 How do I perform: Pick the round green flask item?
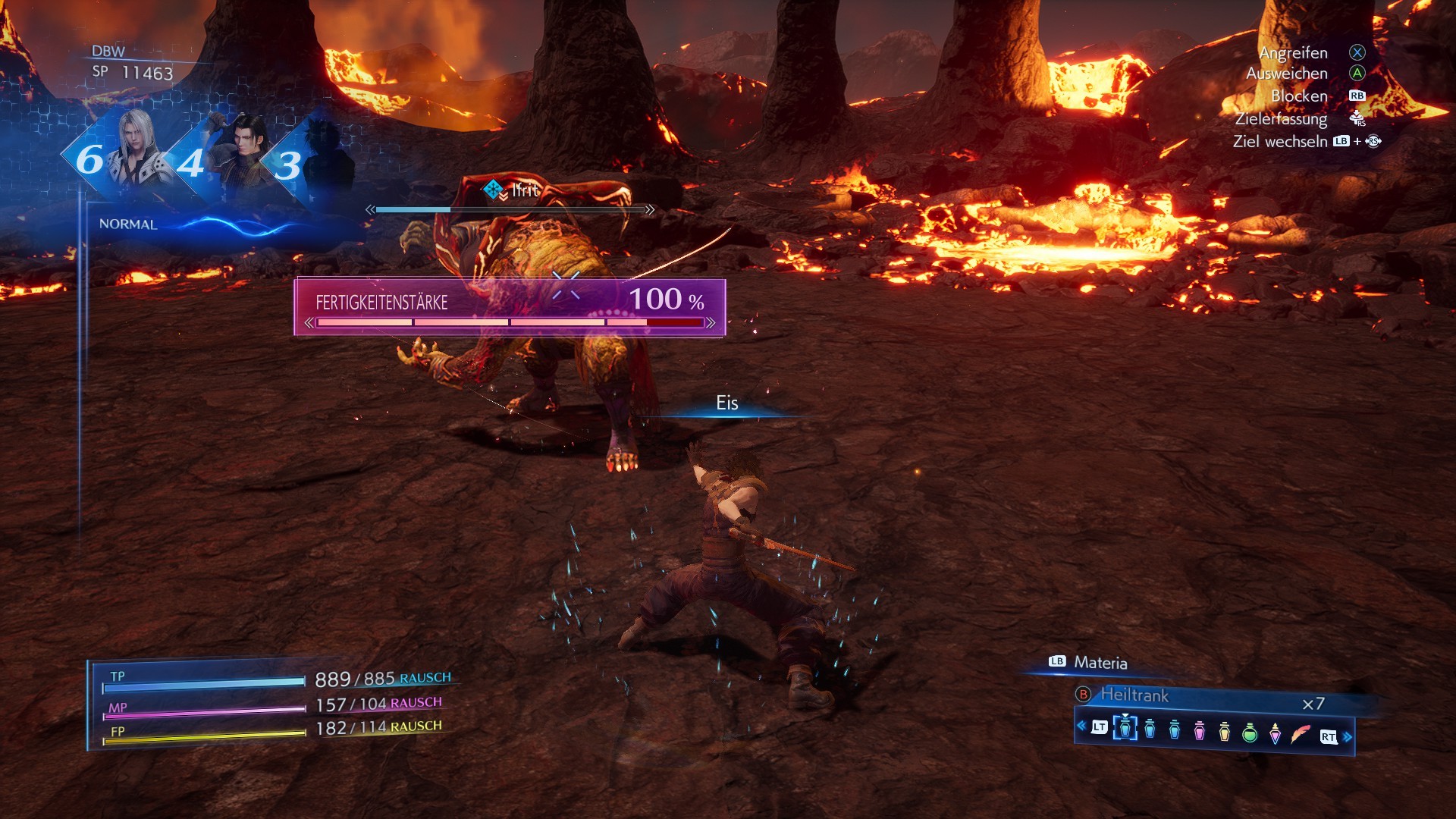[1250, 732]
